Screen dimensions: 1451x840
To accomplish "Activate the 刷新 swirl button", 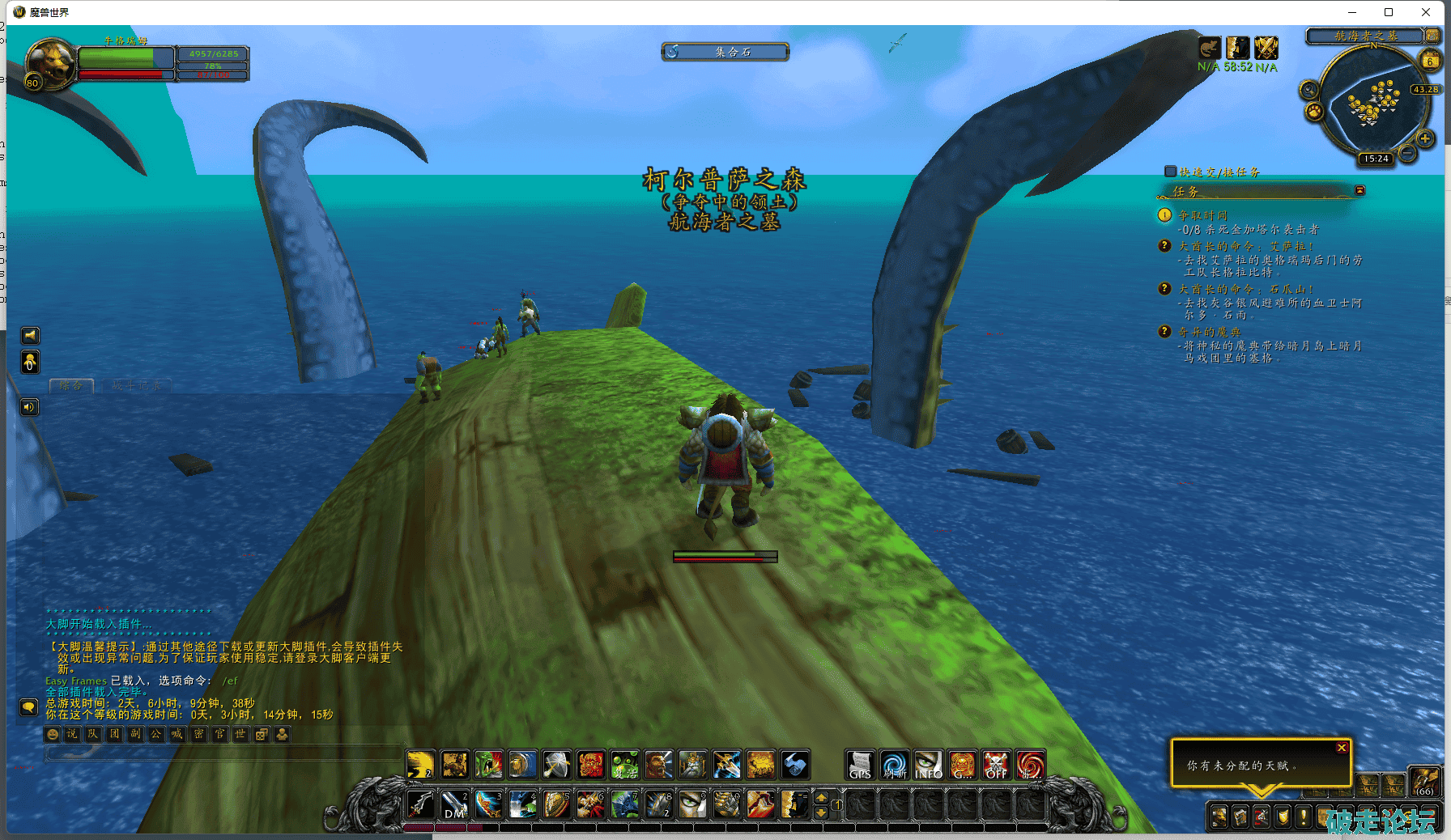I will click(894, 765).
